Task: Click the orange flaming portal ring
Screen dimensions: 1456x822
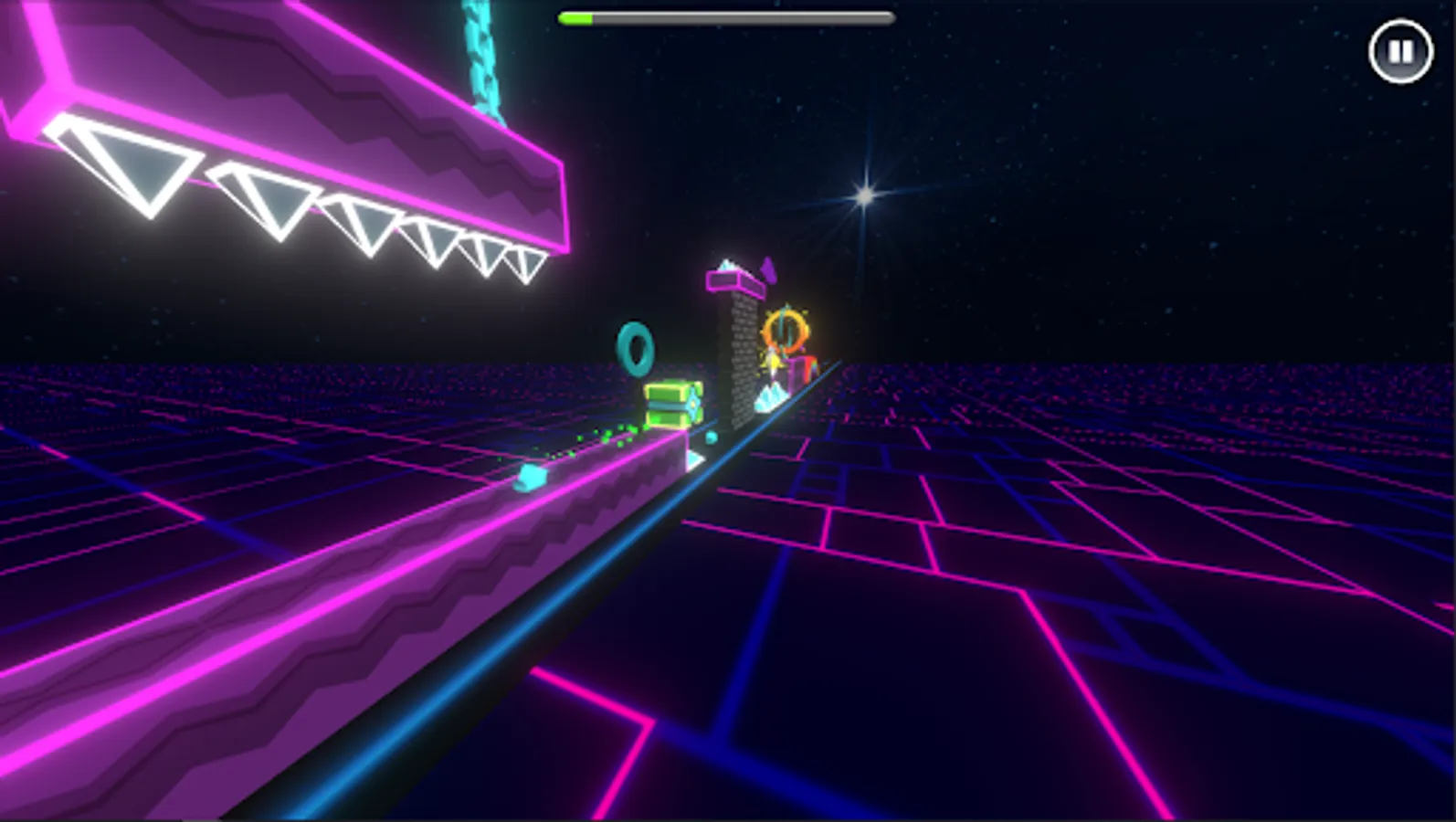Action: tap(786, 331)
